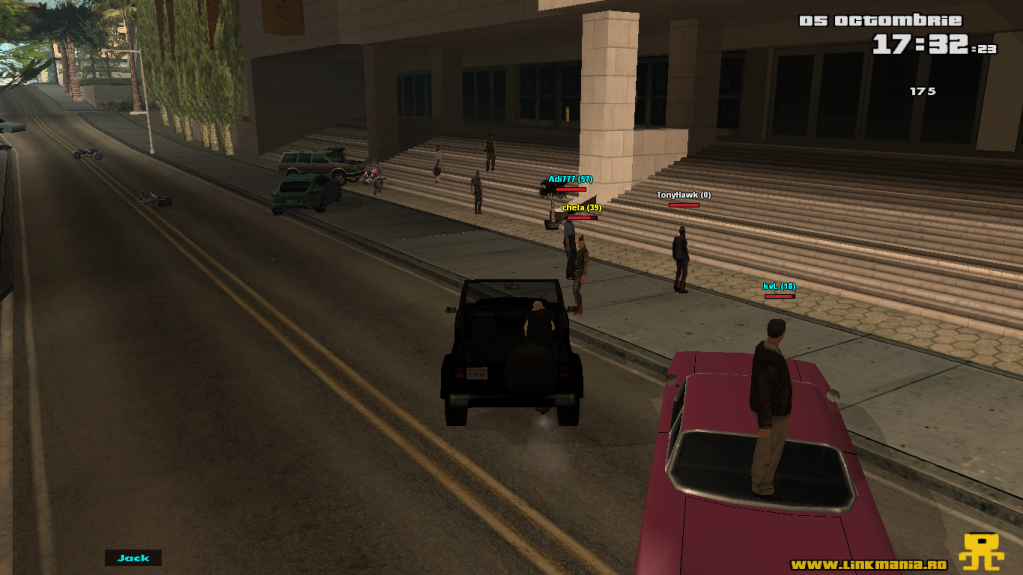Viewport: 1023px width, 575px height.
Task: Click the yellow Linkmania logo icon
Action: coord(981,552)
